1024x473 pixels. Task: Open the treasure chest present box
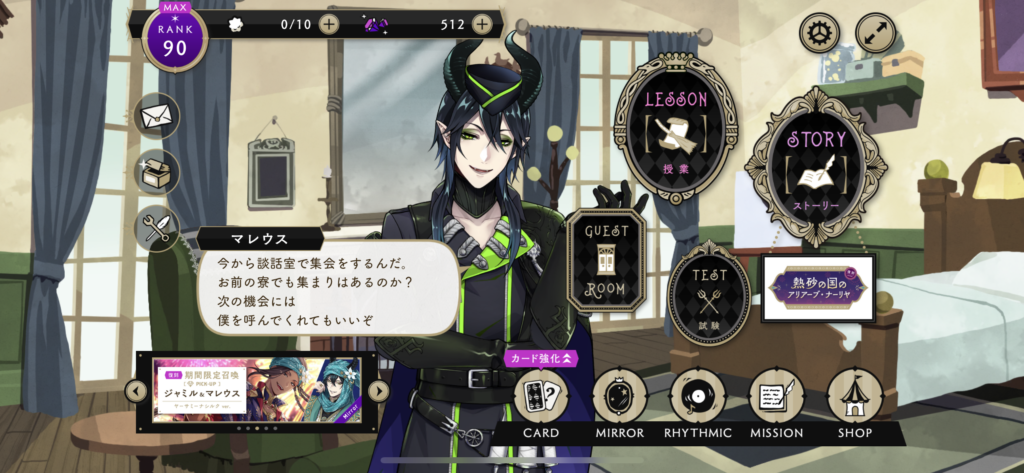coord(157,172)
